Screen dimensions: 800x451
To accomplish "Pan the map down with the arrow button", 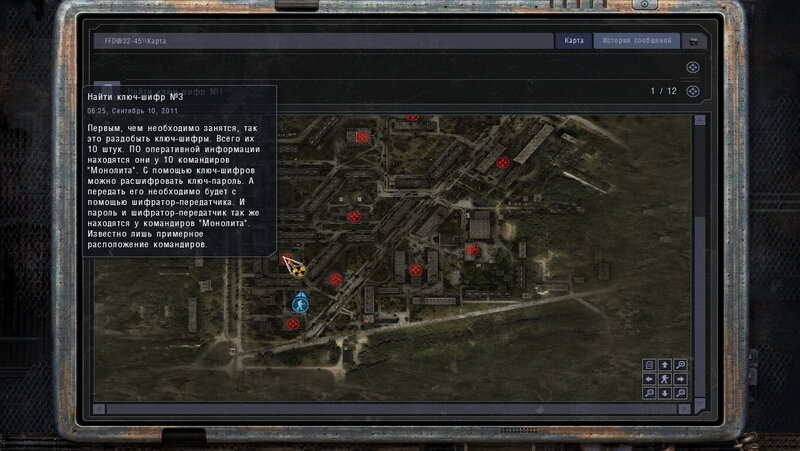I will [x=664, y=393].
